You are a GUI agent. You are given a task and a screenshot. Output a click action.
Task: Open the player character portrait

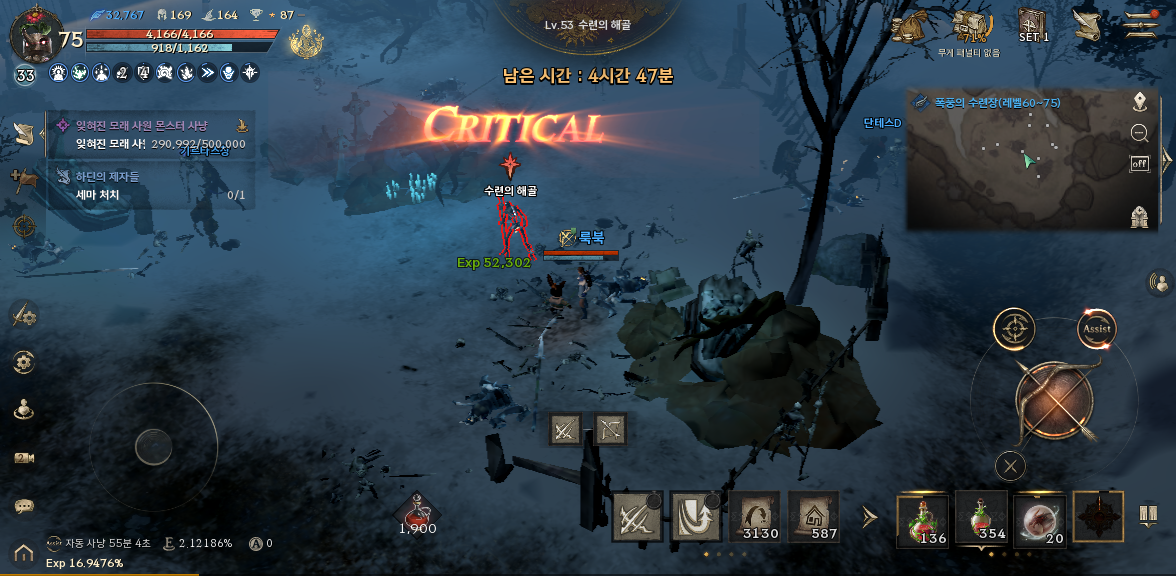point(33,35)
